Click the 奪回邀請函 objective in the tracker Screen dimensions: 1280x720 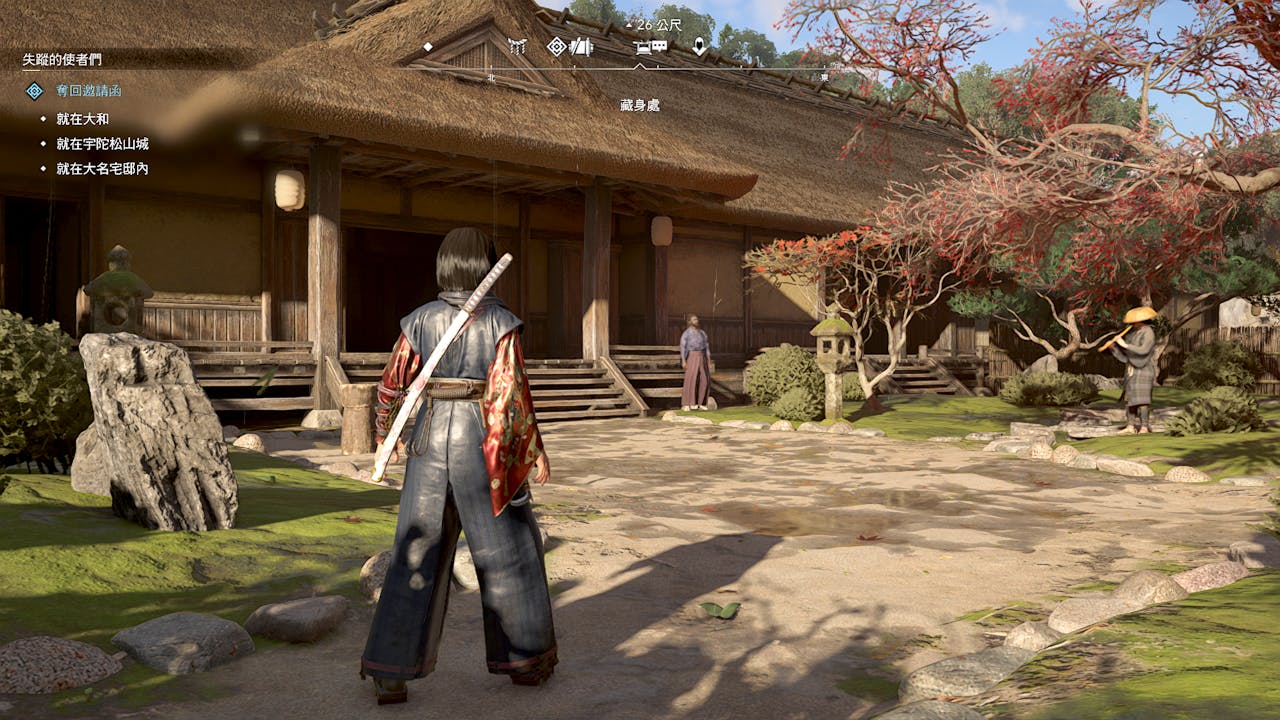tap(88, 91)
